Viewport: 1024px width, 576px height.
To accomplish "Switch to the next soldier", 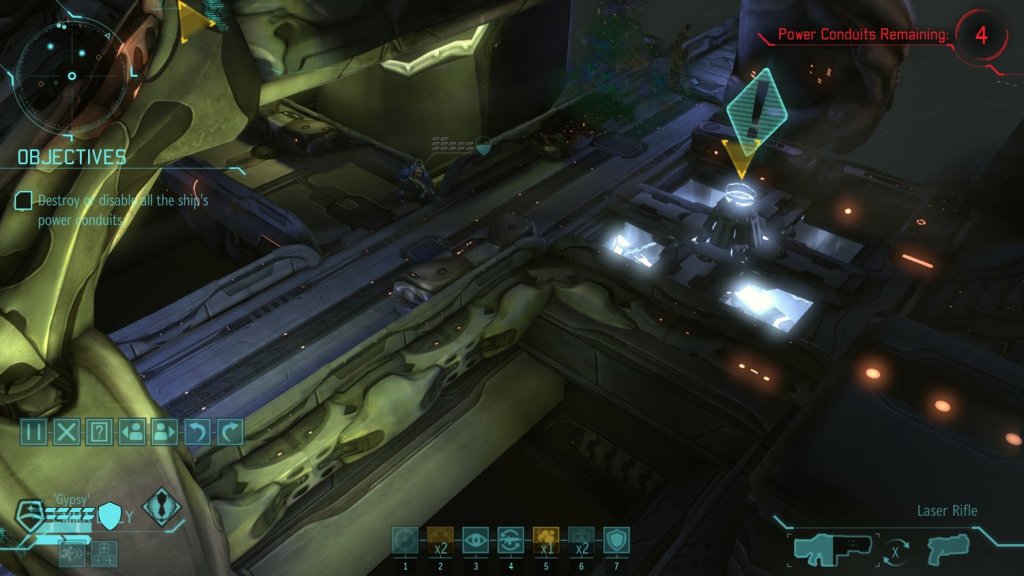I will [164, 432].
